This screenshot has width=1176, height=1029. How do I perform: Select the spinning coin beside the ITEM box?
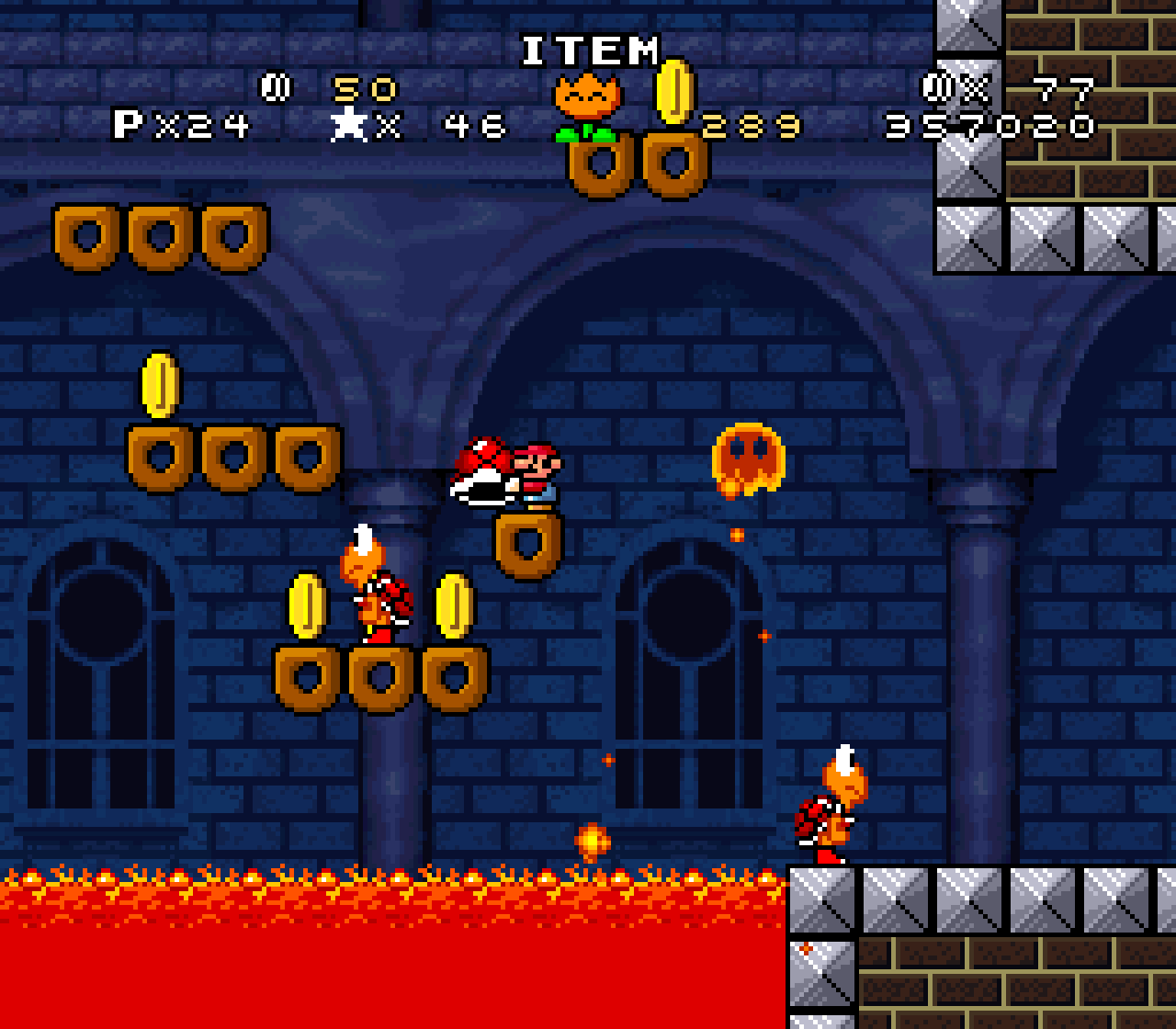(x=673, y=95)
